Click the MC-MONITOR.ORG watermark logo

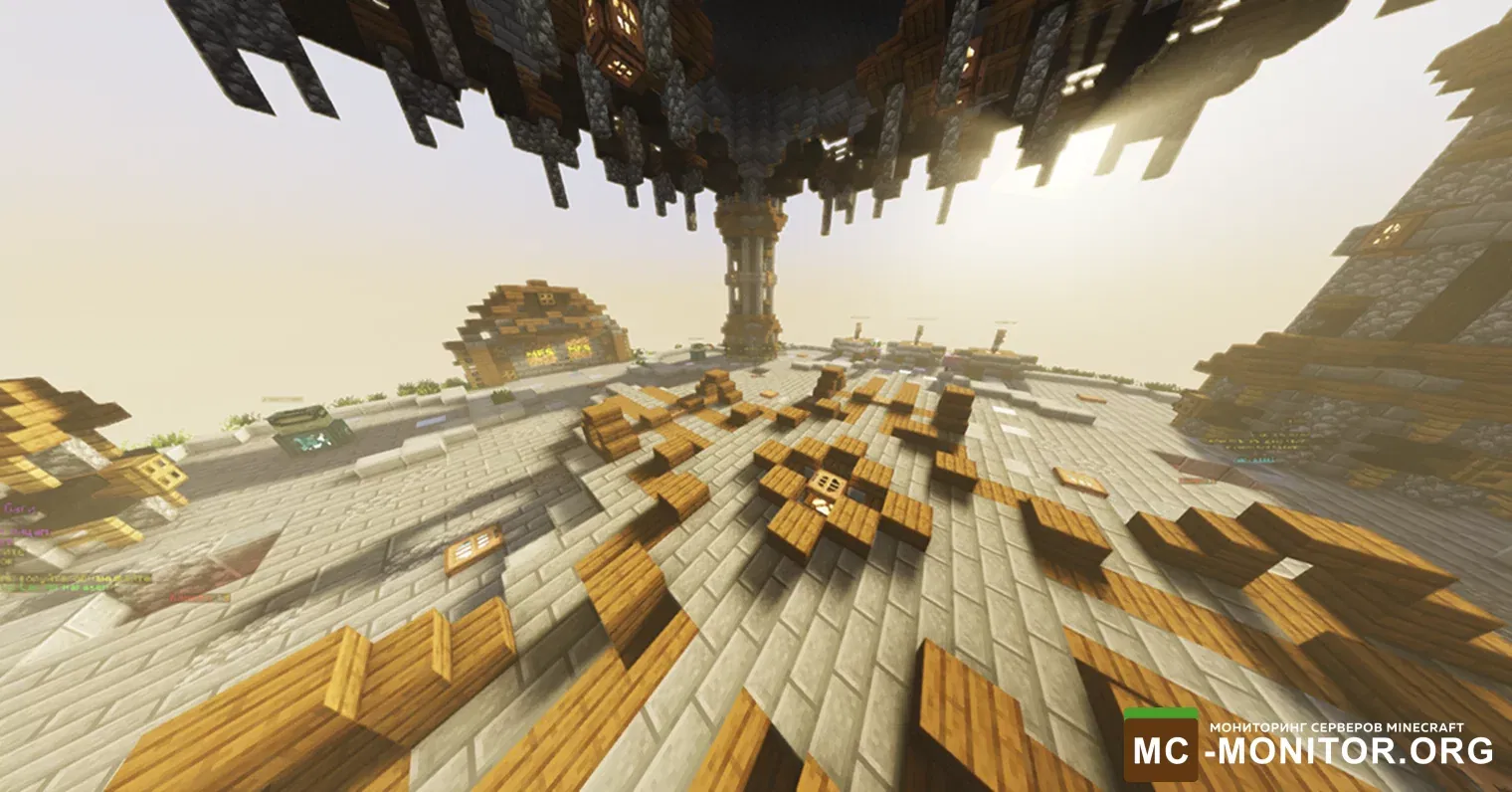click(1308, 745)
